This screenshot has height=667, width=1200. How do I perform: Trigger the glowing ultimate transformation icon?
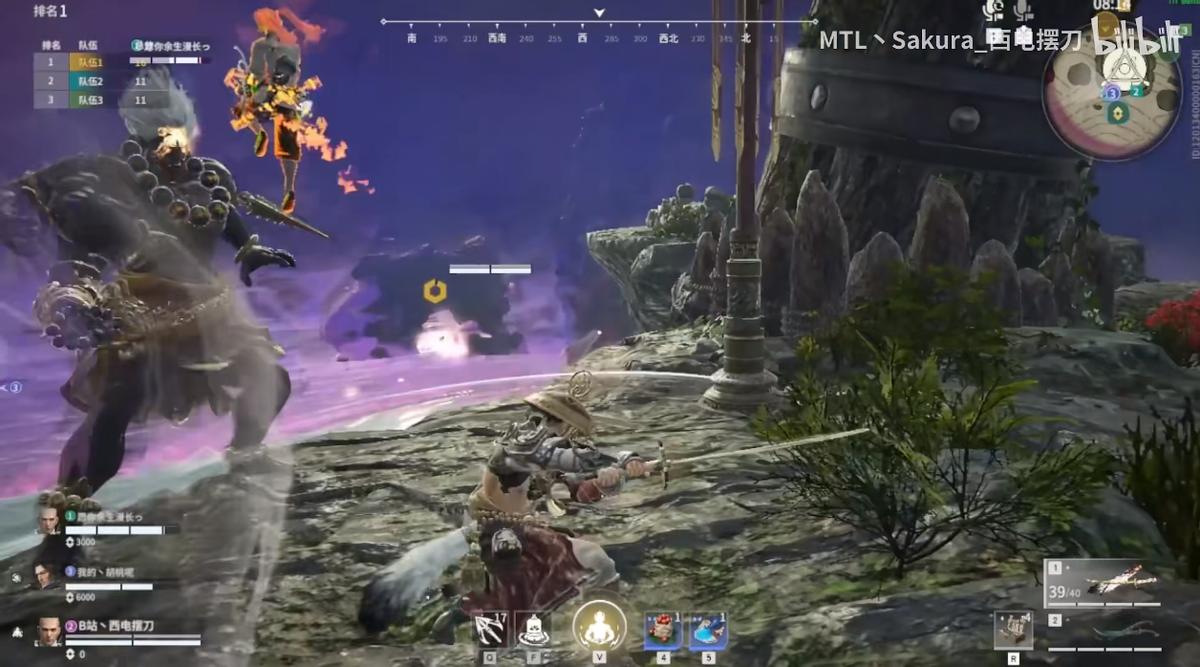click(x=600, y=628)
